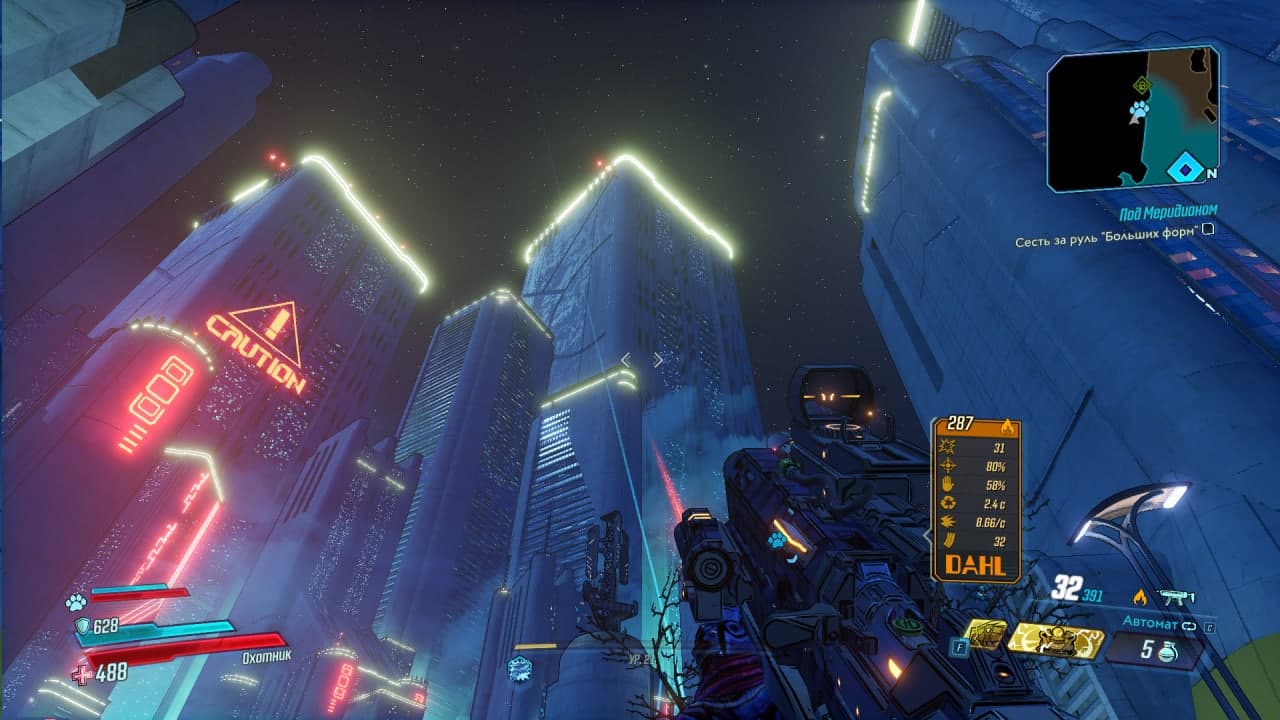This screenshot has height=720, width=1280.
Task: Select the grenade slot
Action: [1157, 650]
